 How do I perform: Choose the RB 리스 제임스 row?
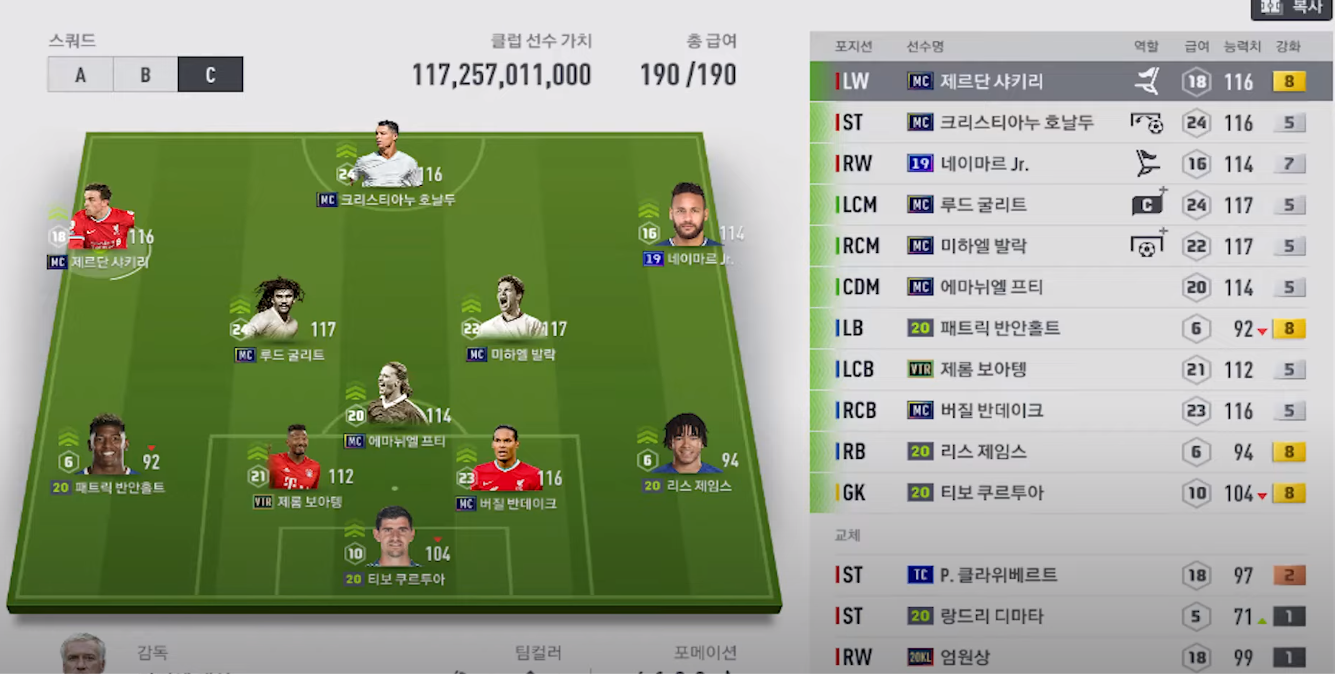pos(1070,451)
